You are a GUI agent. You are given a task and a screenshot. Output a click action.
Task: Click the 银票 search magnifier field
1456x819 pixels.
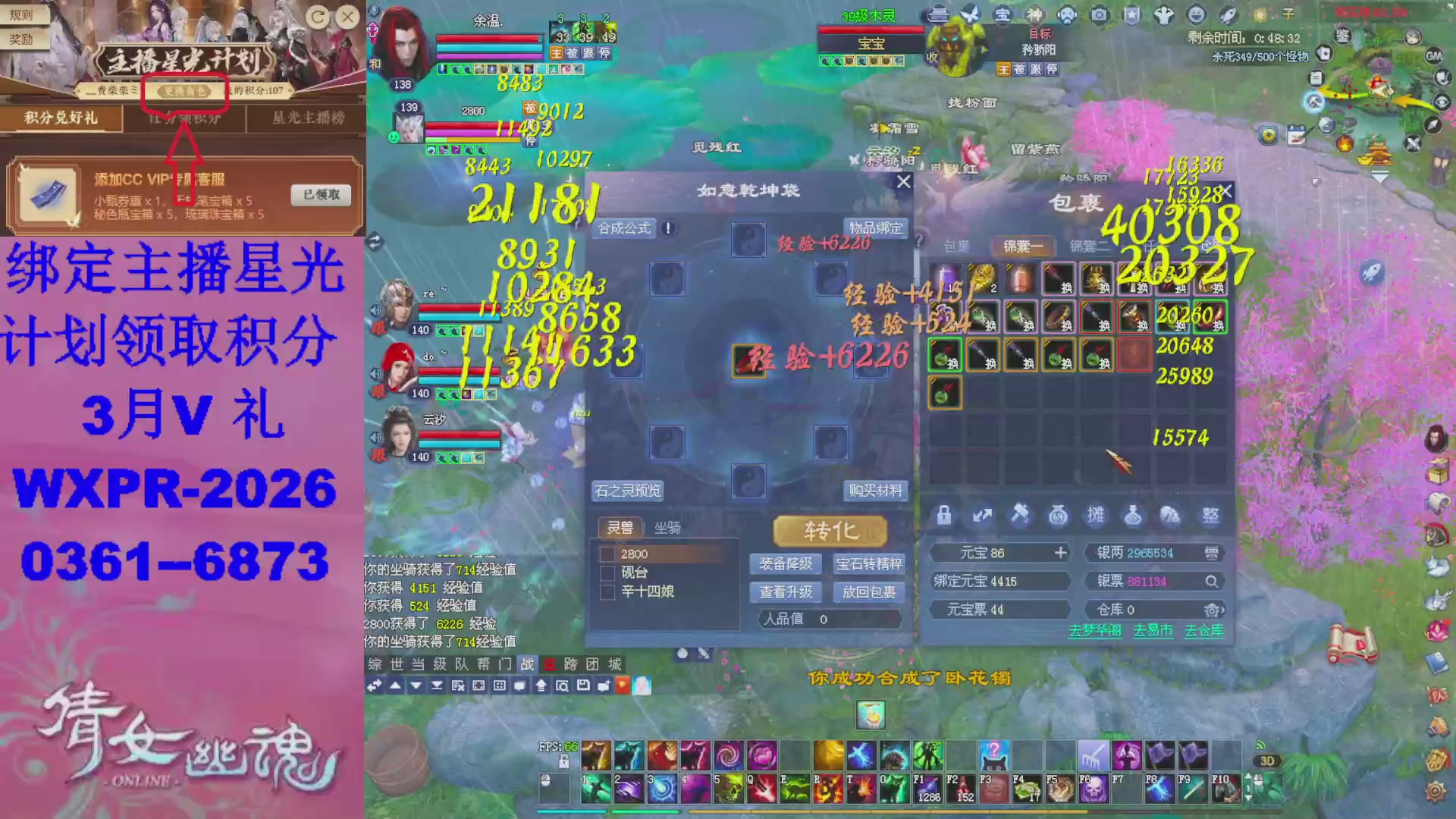(1214, 583)
